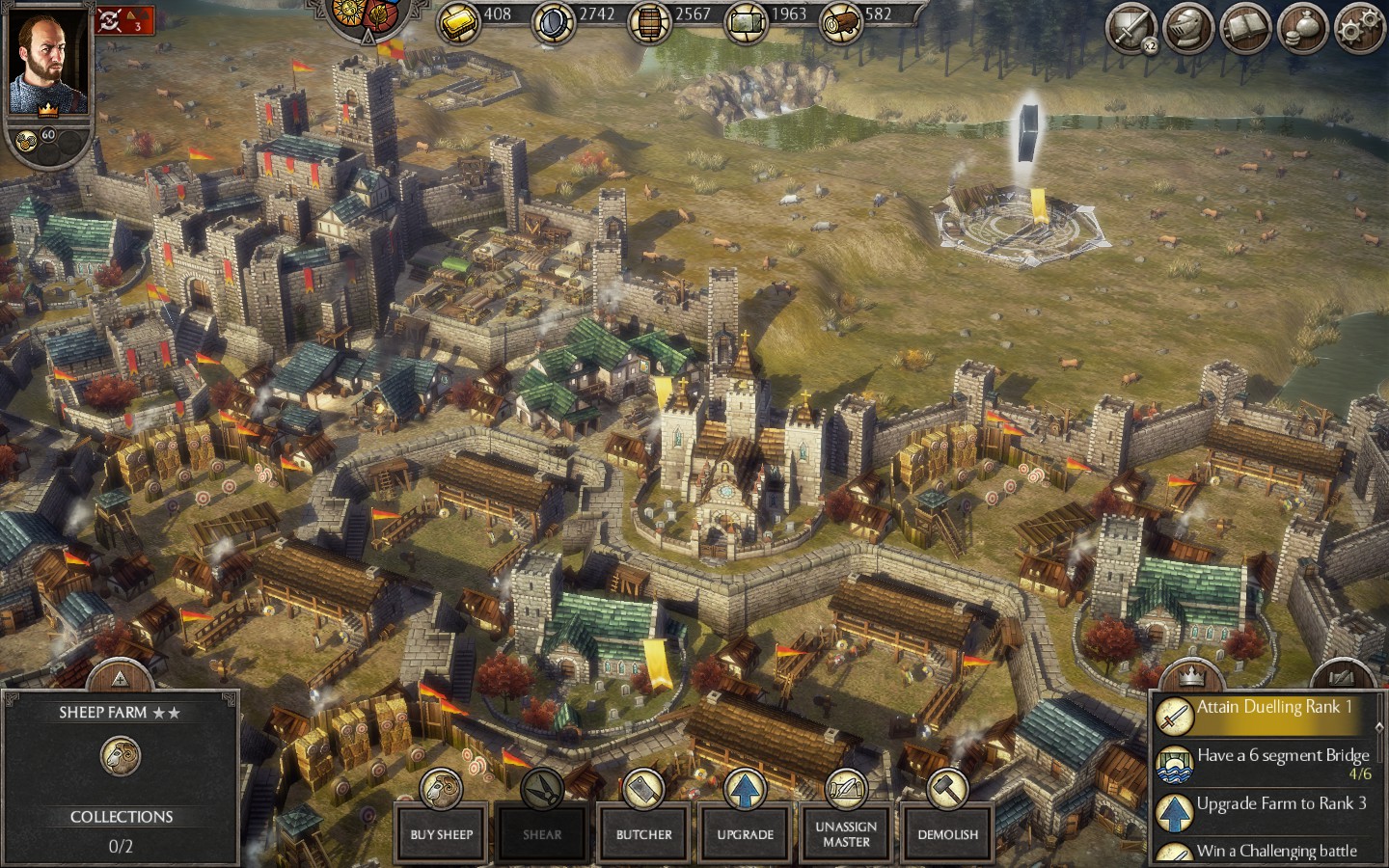Open the shop via the moneybag icon
Screen dimensions: 1389x868
(1298, 28)
